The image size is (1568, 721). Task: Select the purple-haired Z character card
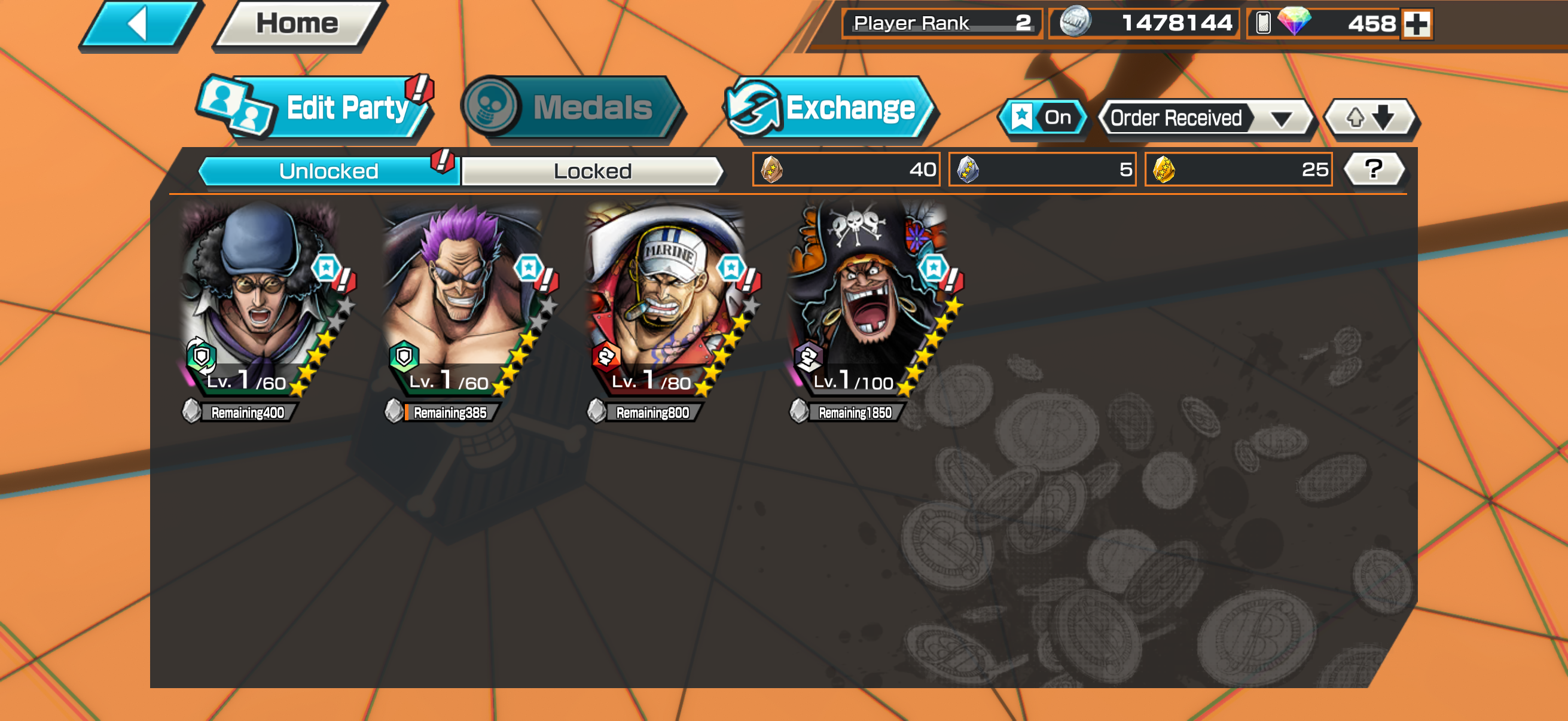464,298
